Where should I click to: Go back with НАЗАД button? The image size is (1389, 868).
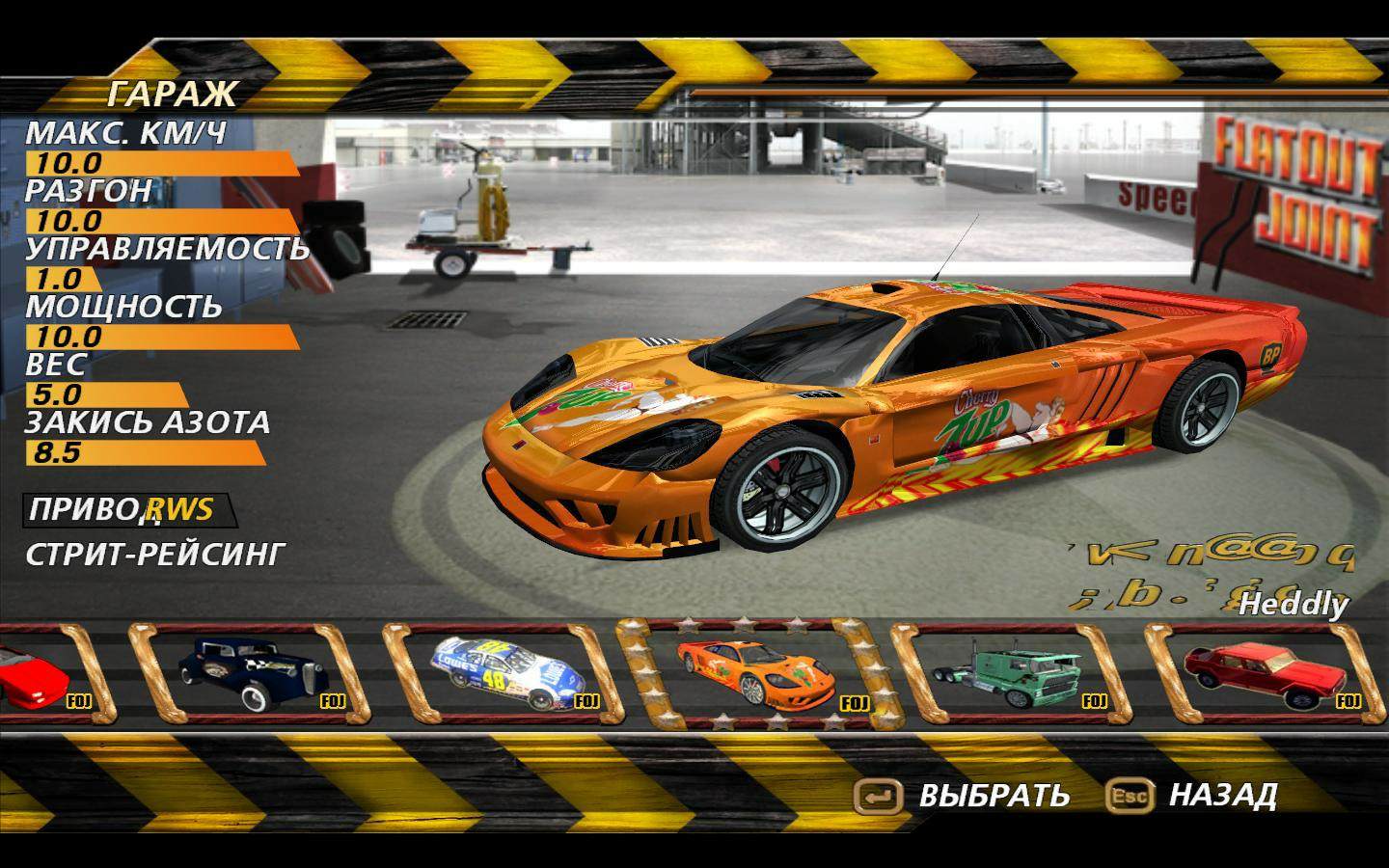[x=1194, y=796]
